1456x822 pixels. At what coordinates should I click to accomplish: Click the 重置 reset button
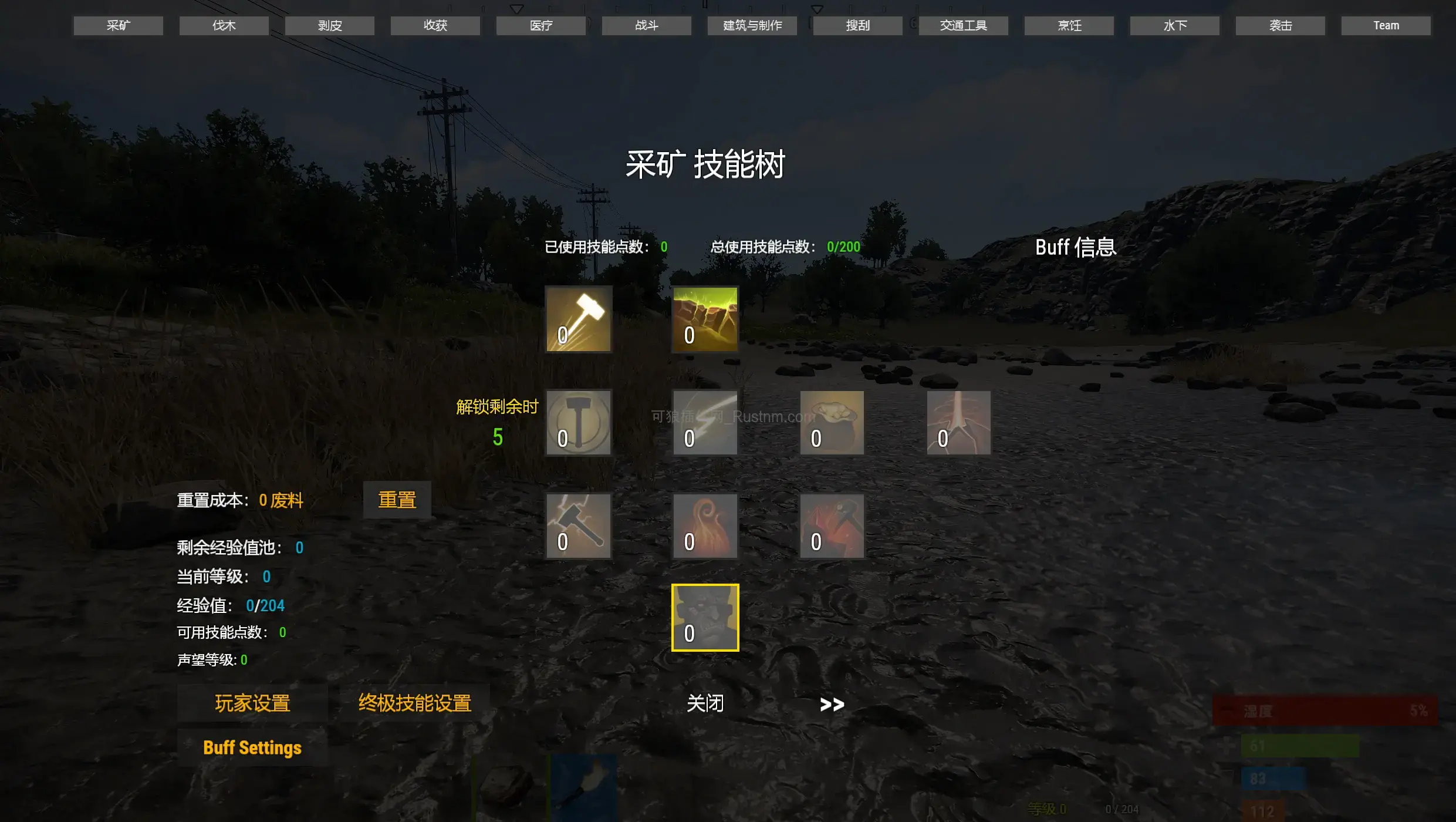[397, 500]
